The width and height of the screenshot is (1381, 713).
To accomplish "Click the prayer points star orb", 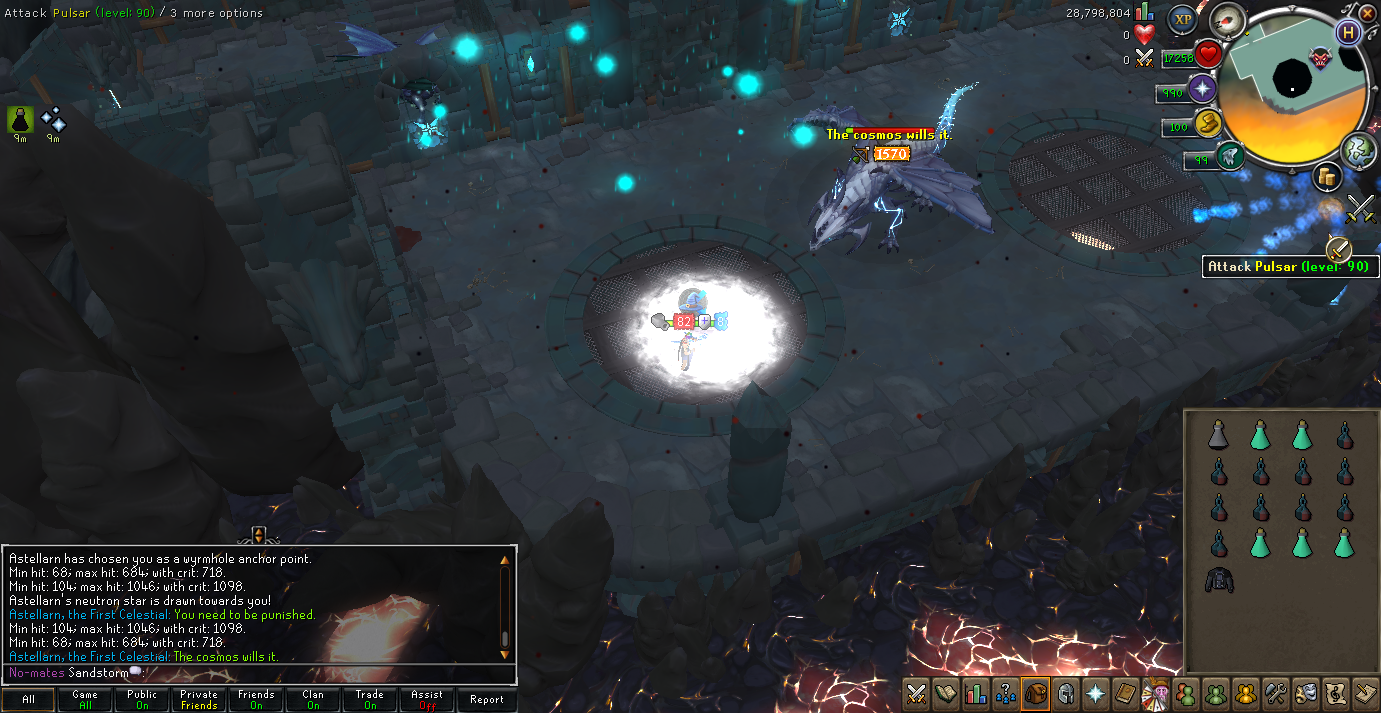I will (1200, 89).
